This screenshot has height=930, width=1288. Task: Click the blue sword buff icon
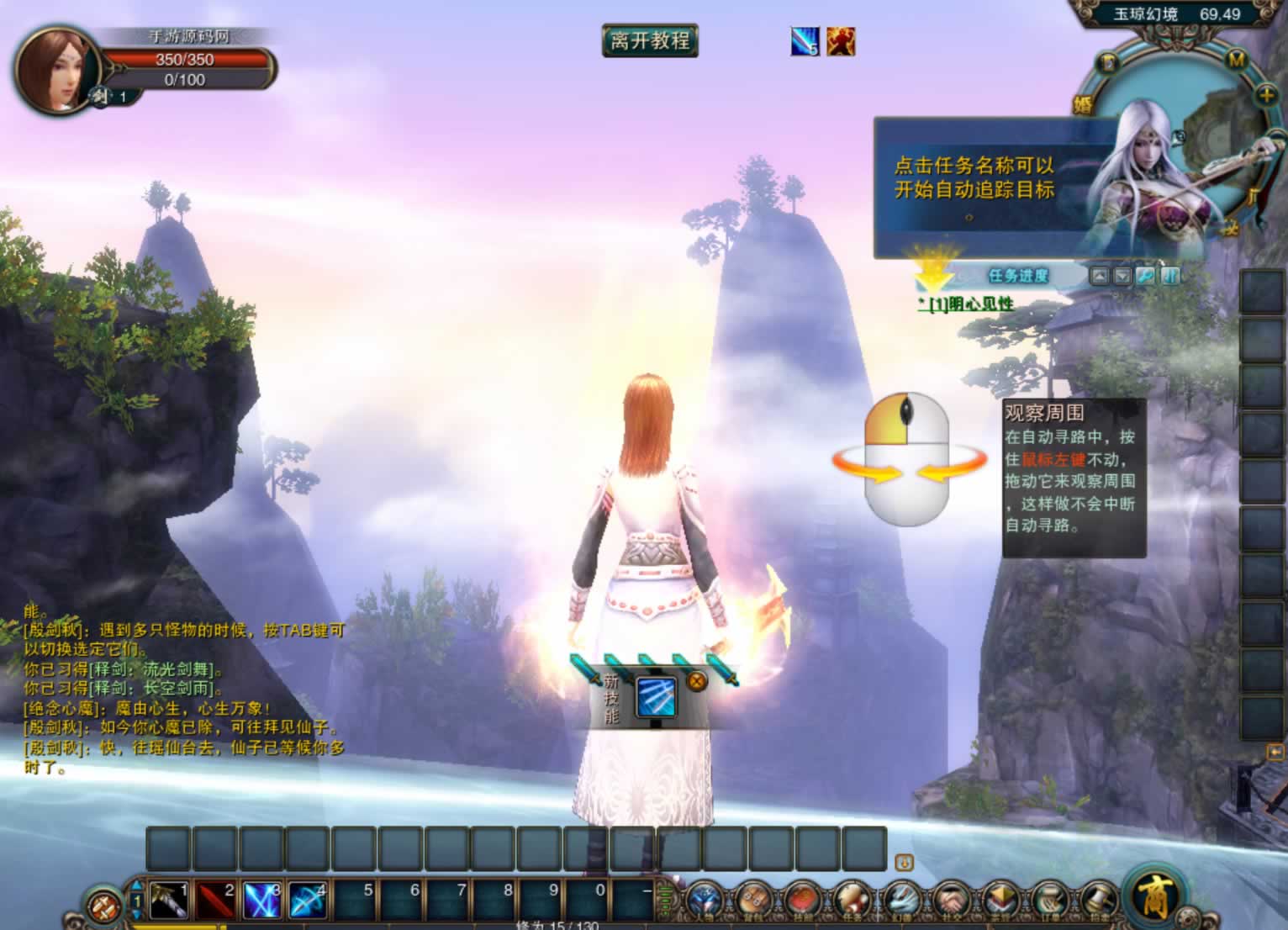click(805, 41)
